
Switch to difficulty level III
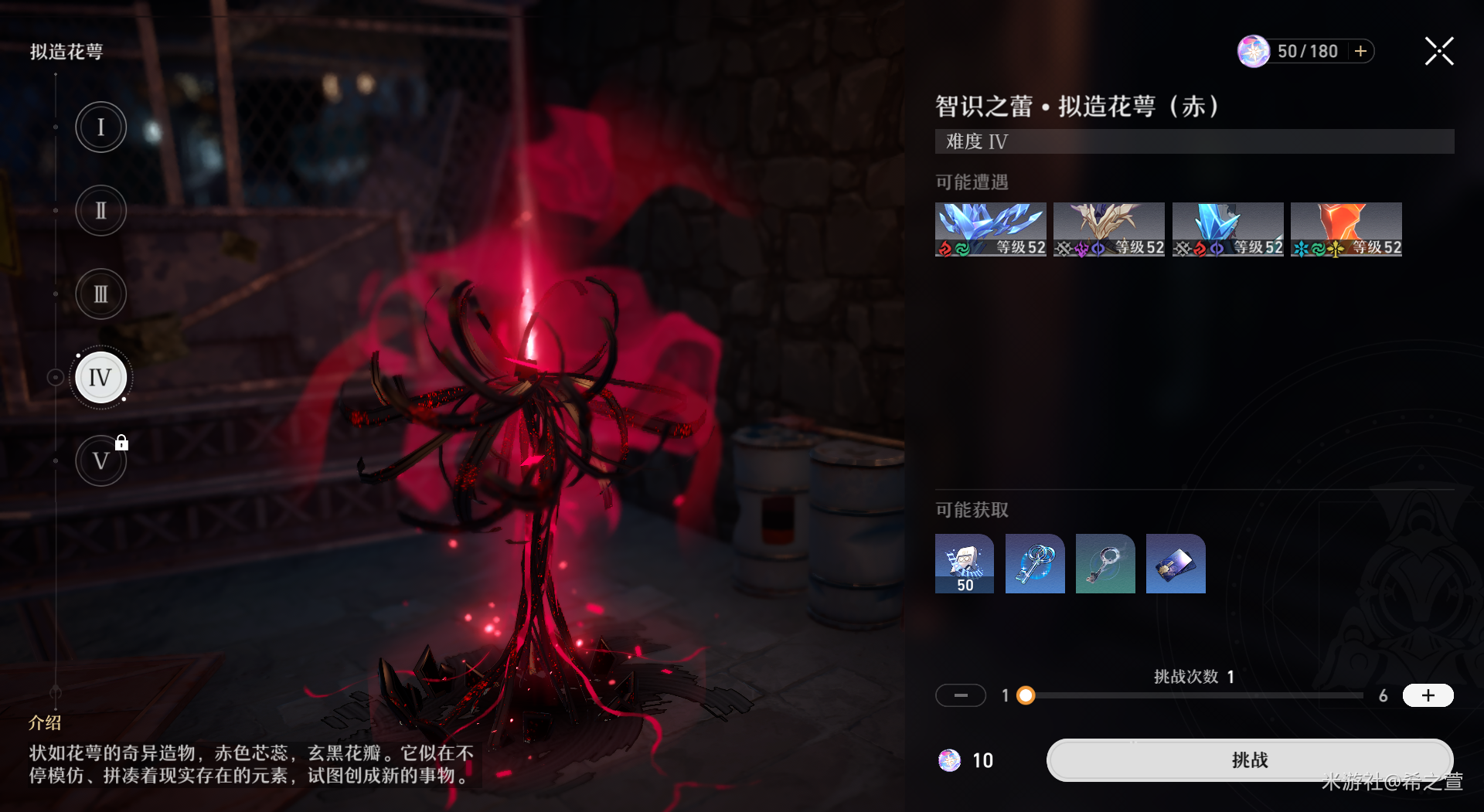coord(100,294)
